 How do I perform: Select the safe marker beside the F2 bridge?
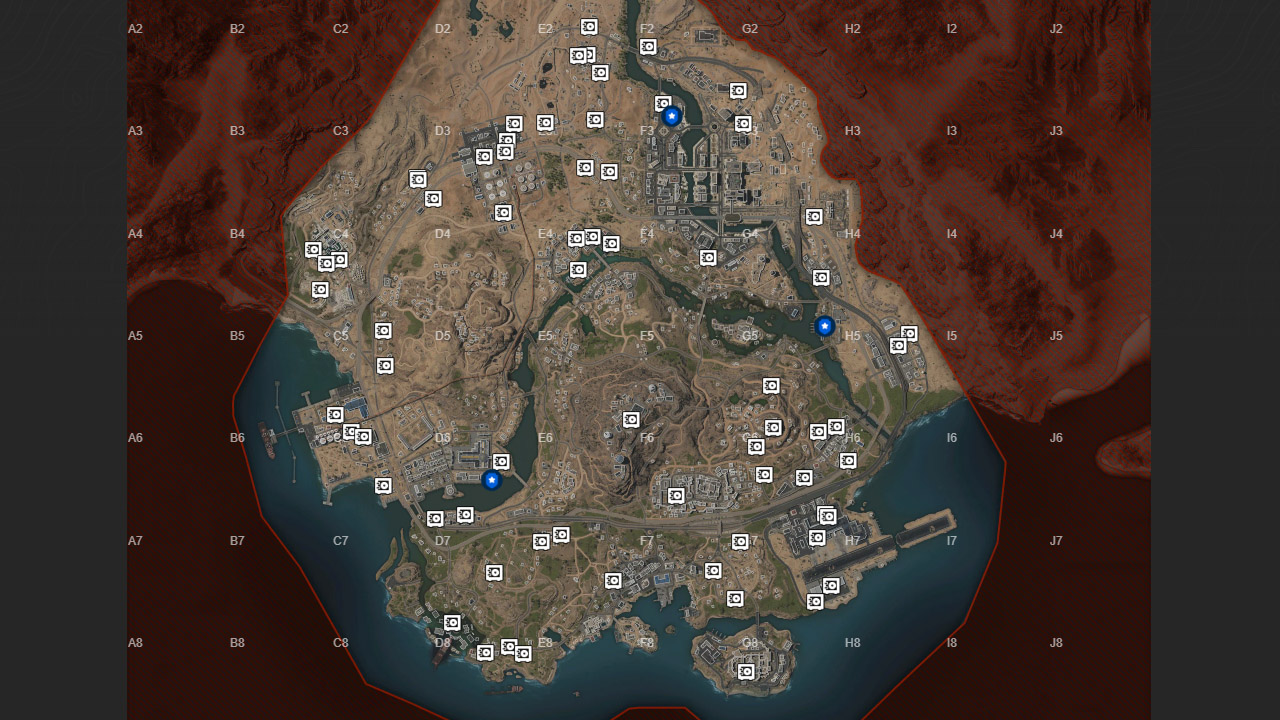click(x=648, y=46)
